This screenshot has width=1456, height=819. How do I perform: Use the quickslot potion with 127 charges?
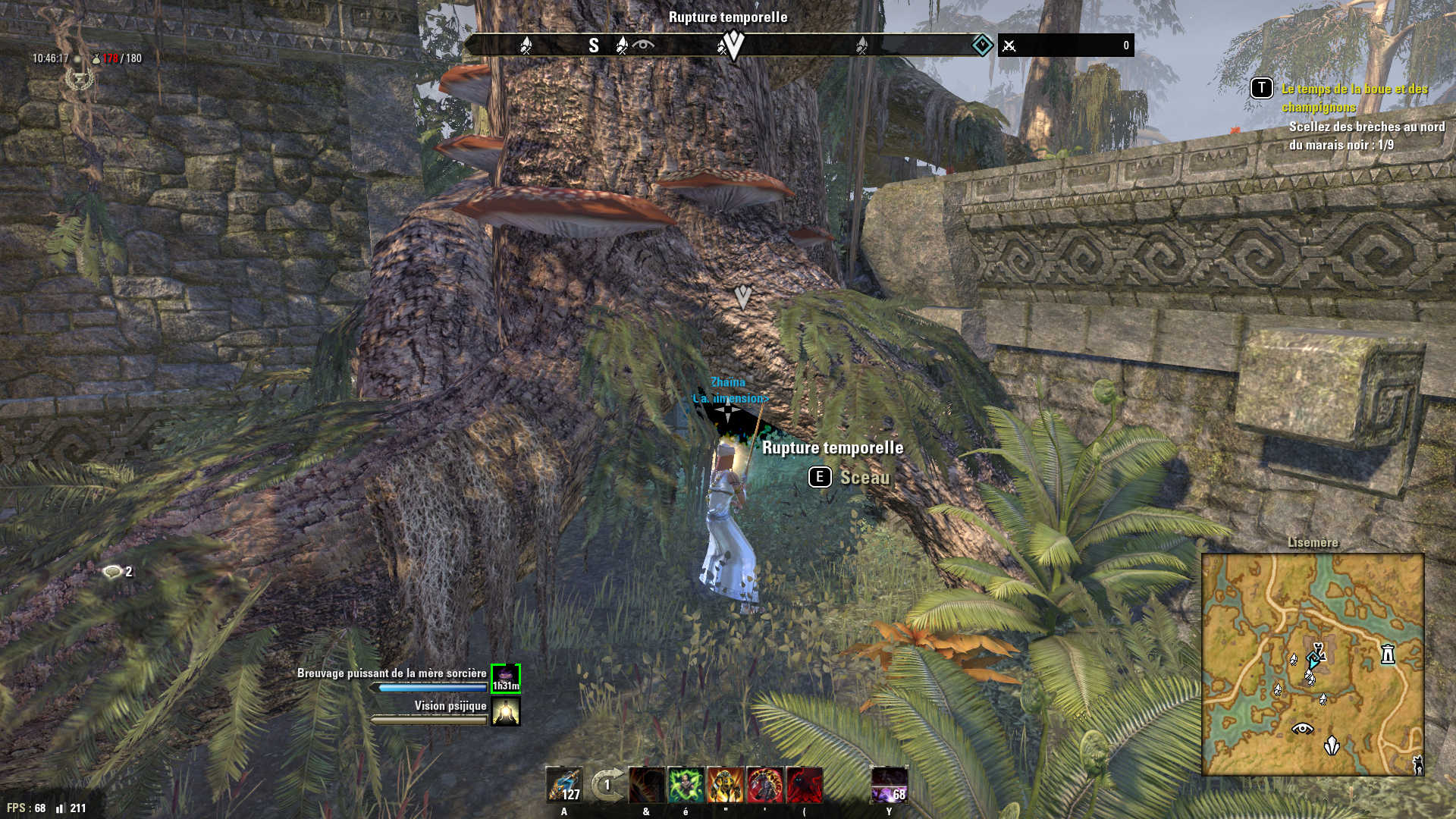point(565,784)
